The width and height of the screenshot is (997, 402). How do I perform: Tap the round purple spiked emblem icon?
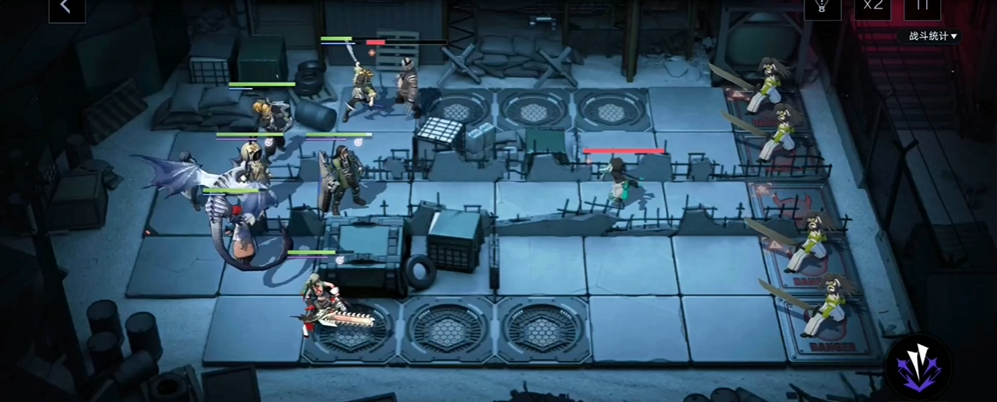(918, 366)
